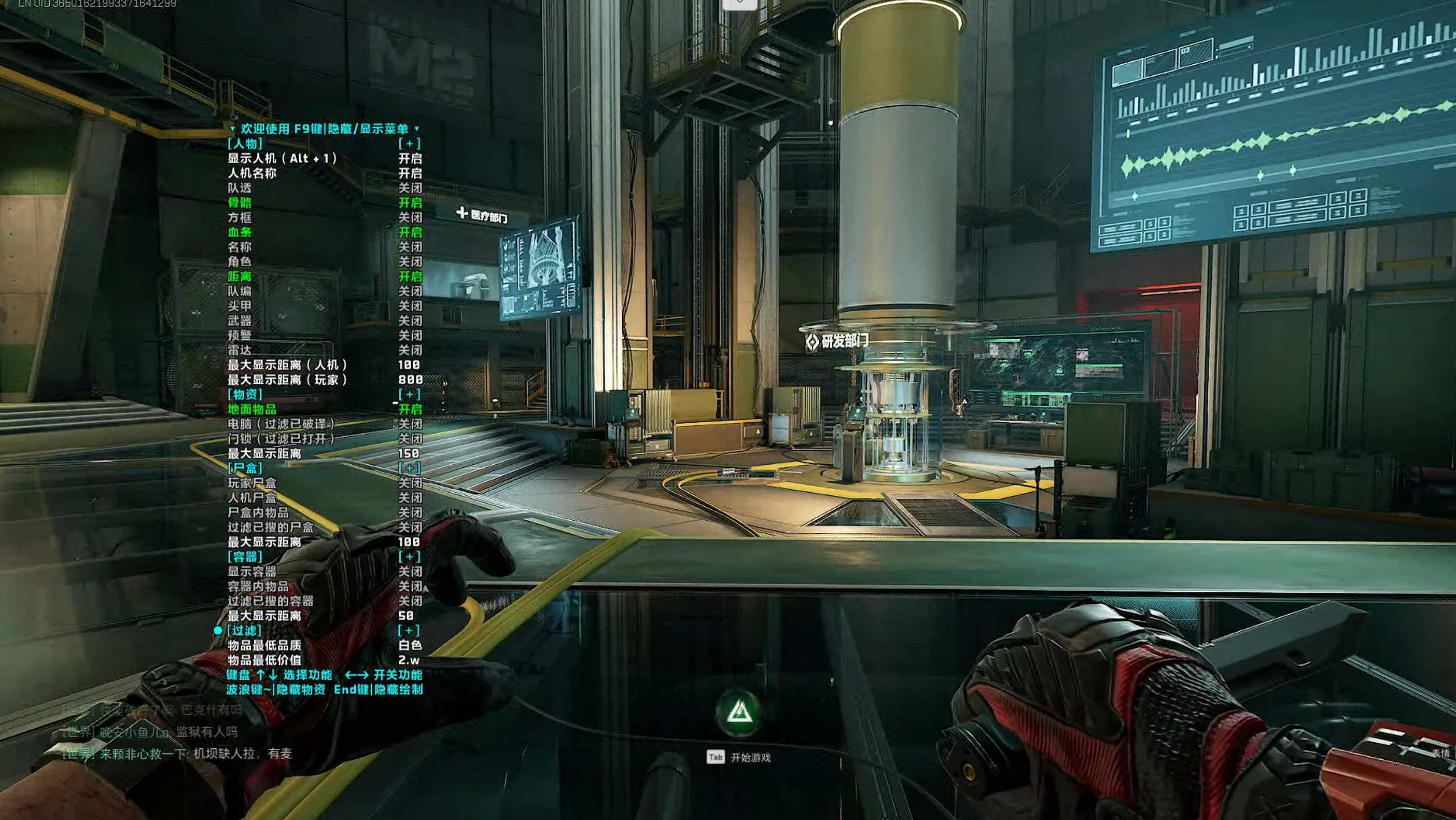The height and width of the screenshot is (820, 1456).
Task: Select the [过滤] section header
Action: coord(244,630)
